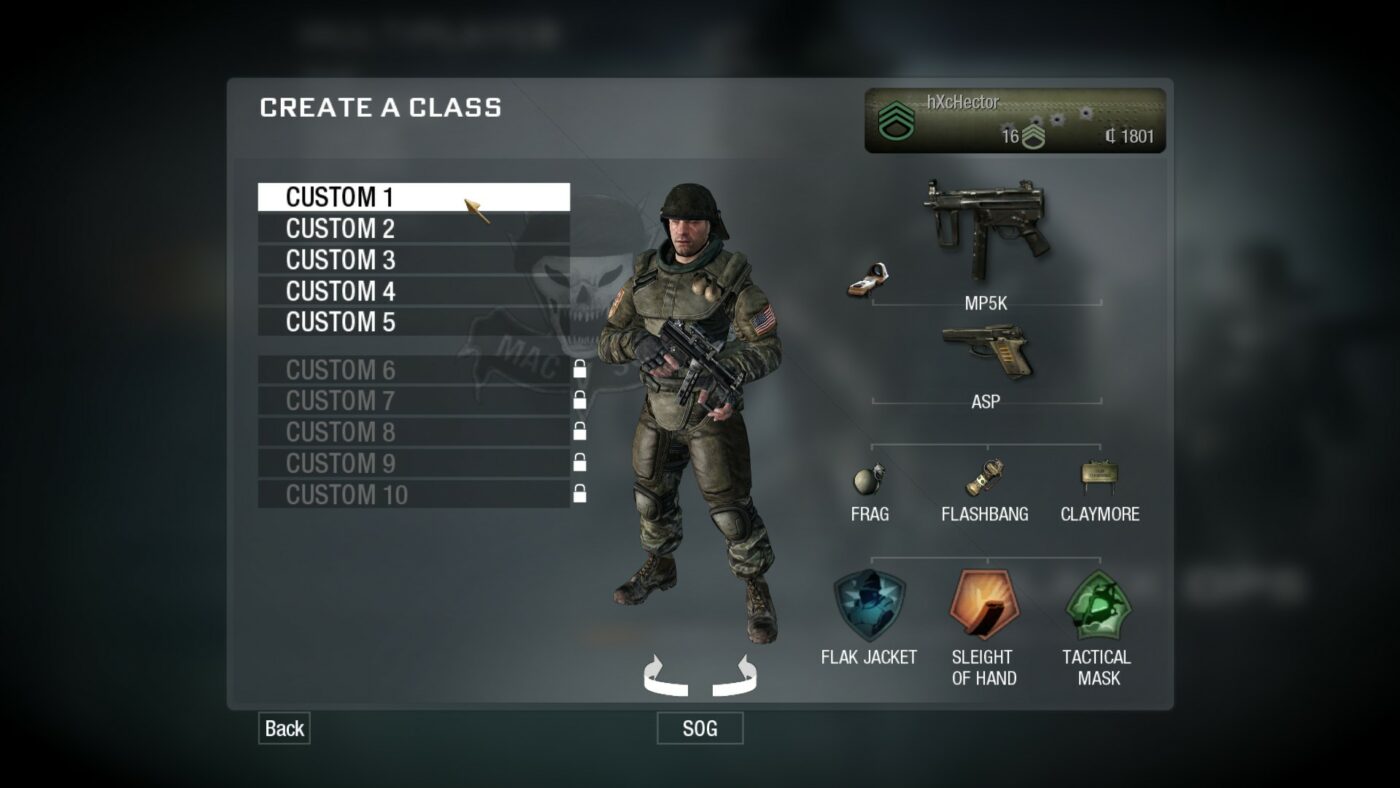Viewport: 1400px width, 788px height.
Task: Click the MP5K attachment icon
Action: click(x=868, y=280)
